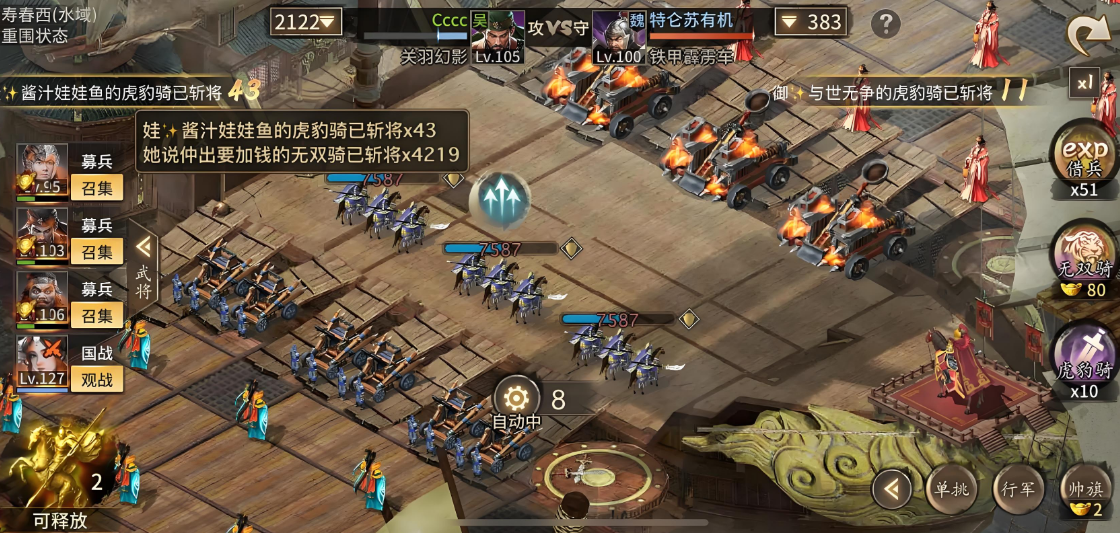Tap the return arrow to exit battle

tap(1088, 34)
